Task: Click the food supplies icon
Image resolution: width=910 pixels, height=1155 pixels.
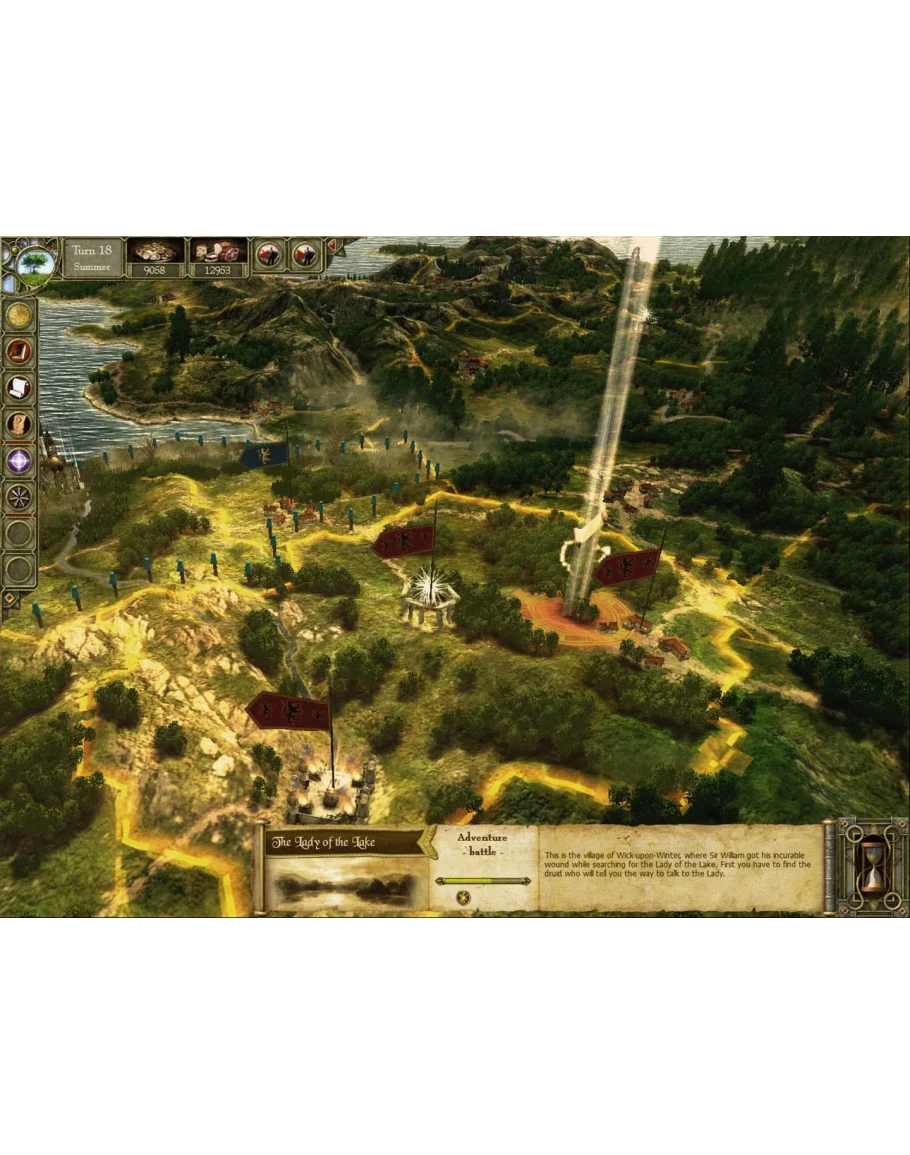Action: click(x=218, y=250)
